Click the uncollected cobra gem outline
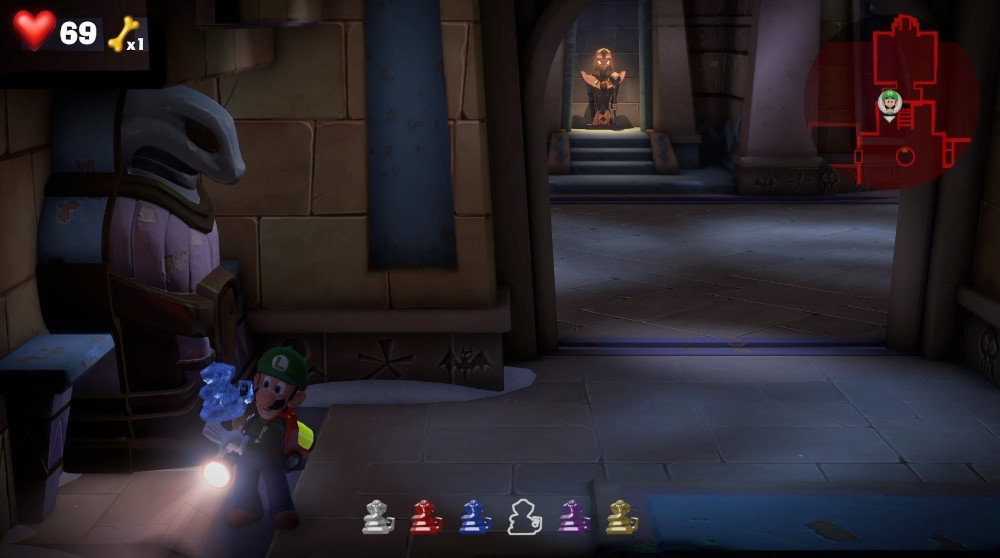The width and height of the screenshot is (1000, 558). point(524,517)
